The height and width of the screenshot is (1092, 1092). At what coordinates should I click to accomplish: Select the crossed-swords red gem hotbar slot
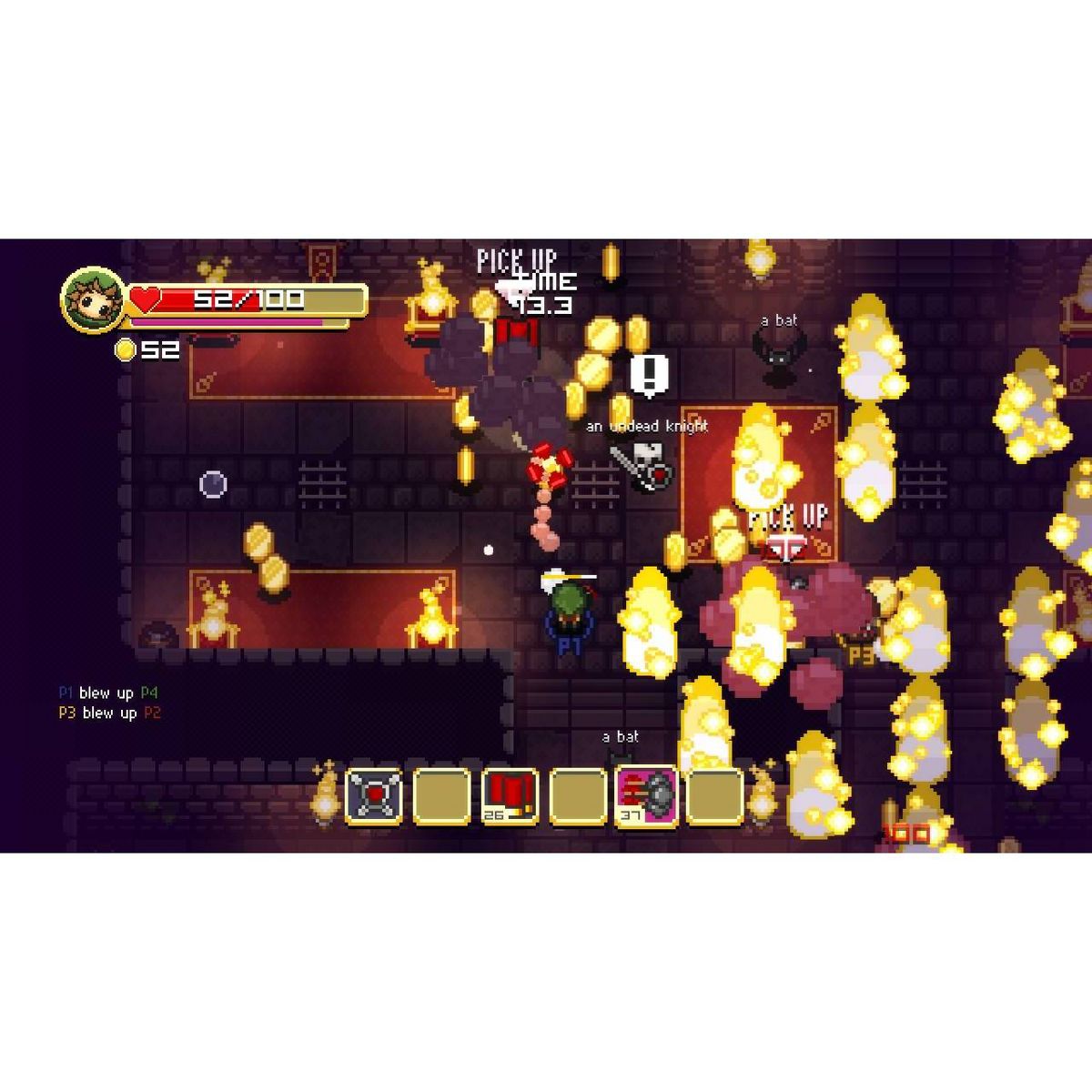tap(374, 796)
